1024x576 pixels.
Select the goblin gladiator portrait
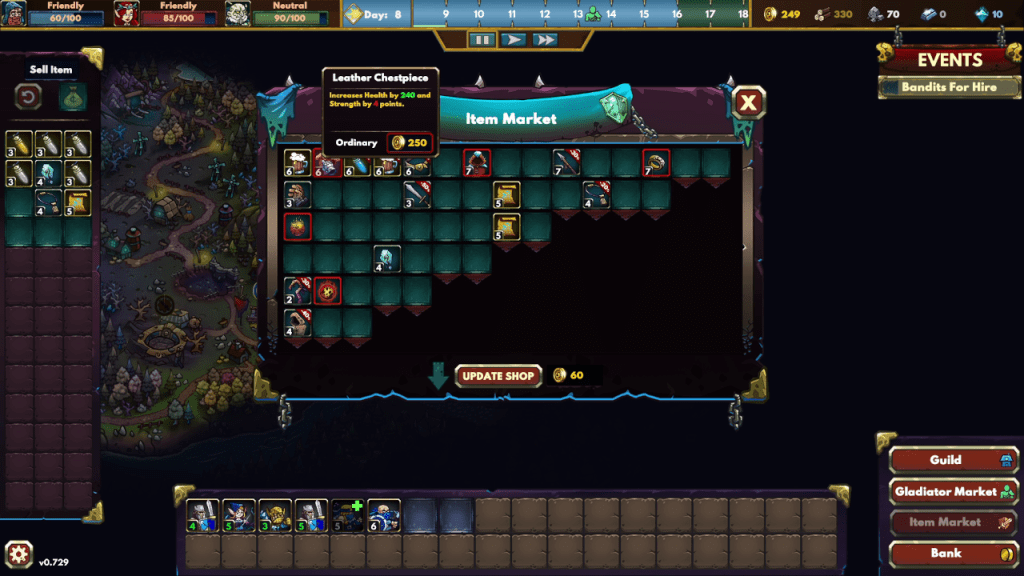[x=275, y=515]
